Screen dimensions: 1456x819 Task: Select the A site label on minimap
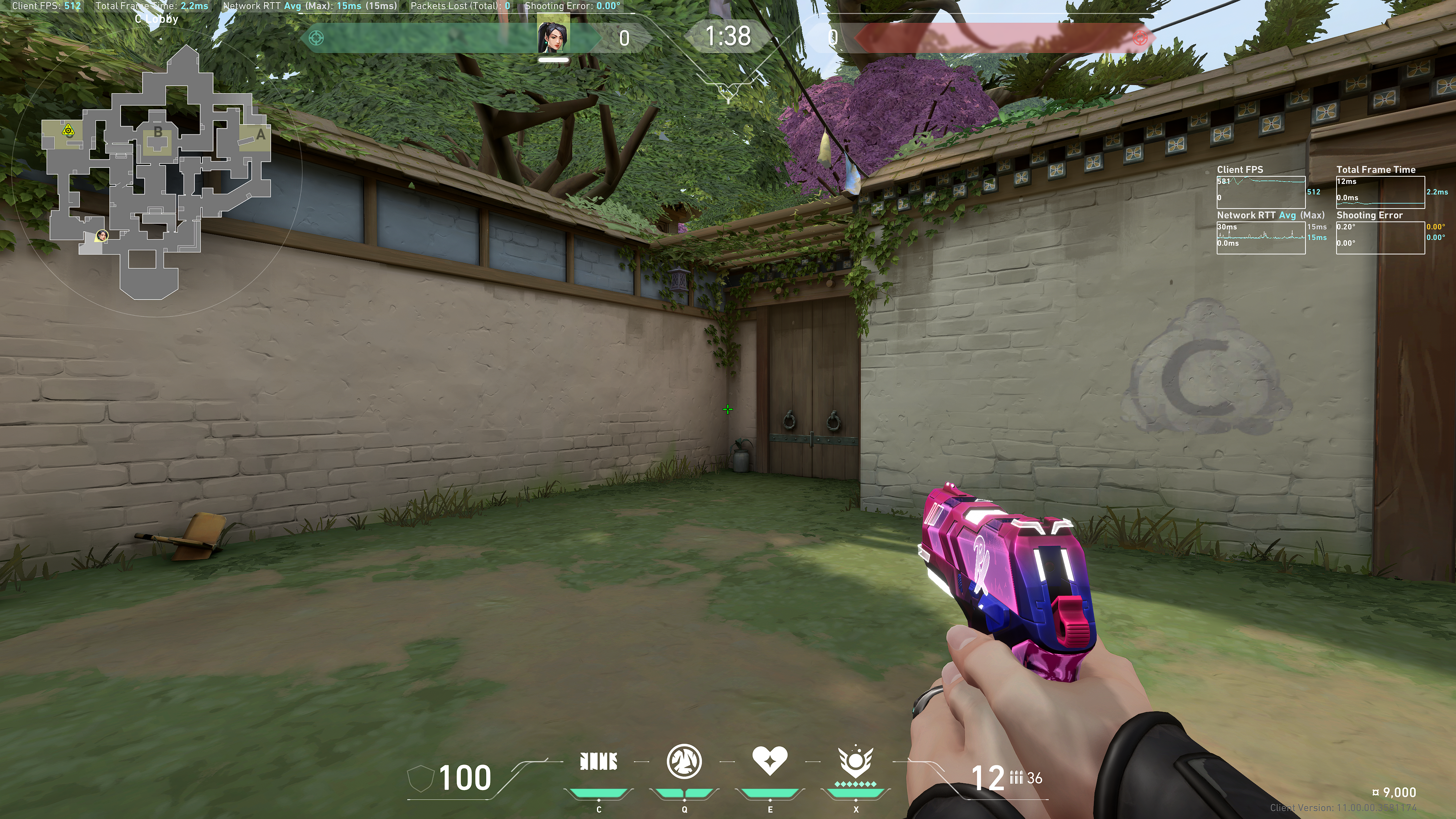260,135
